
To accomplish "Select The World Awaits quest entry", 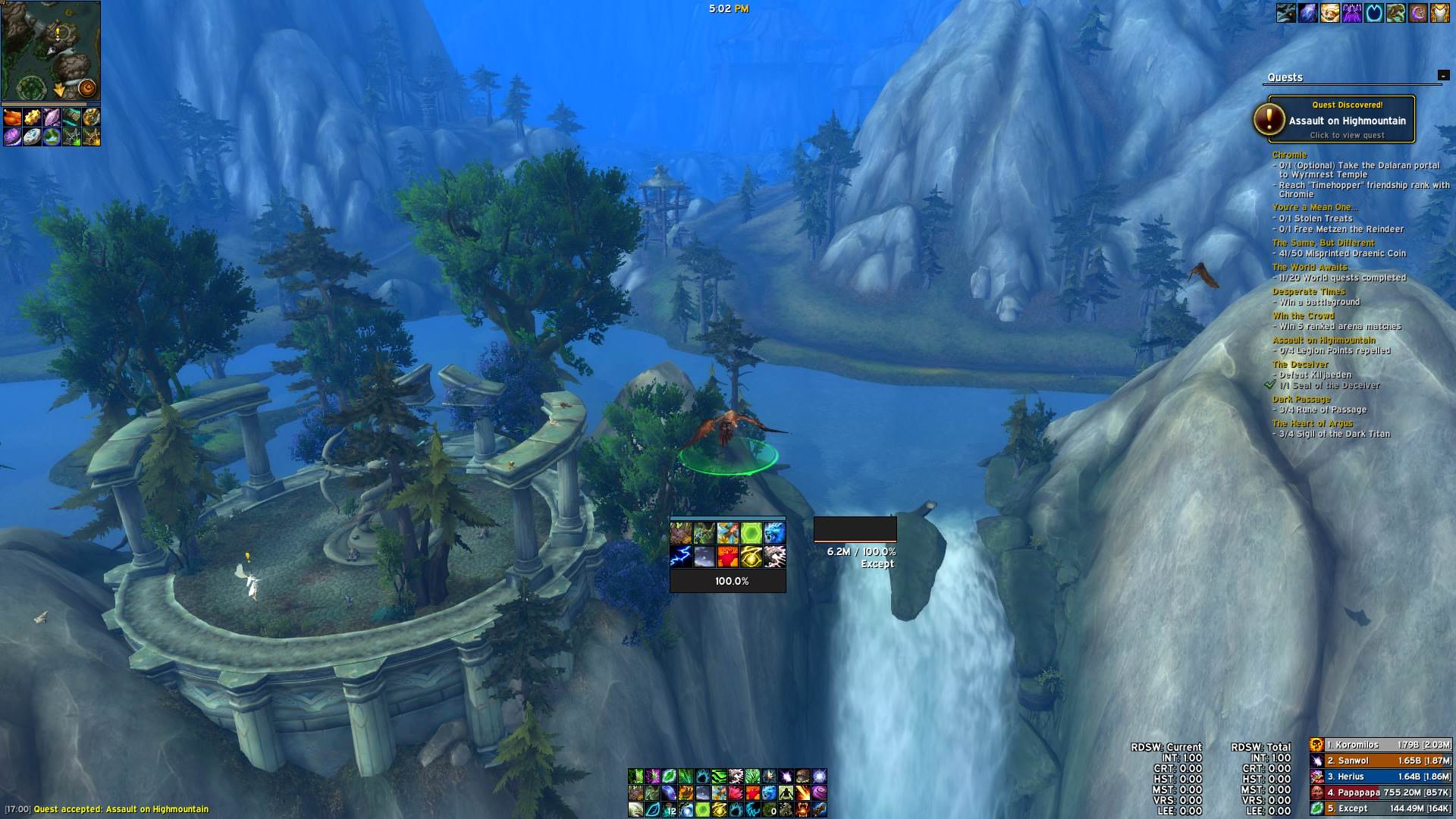I will click(1310, 267).
